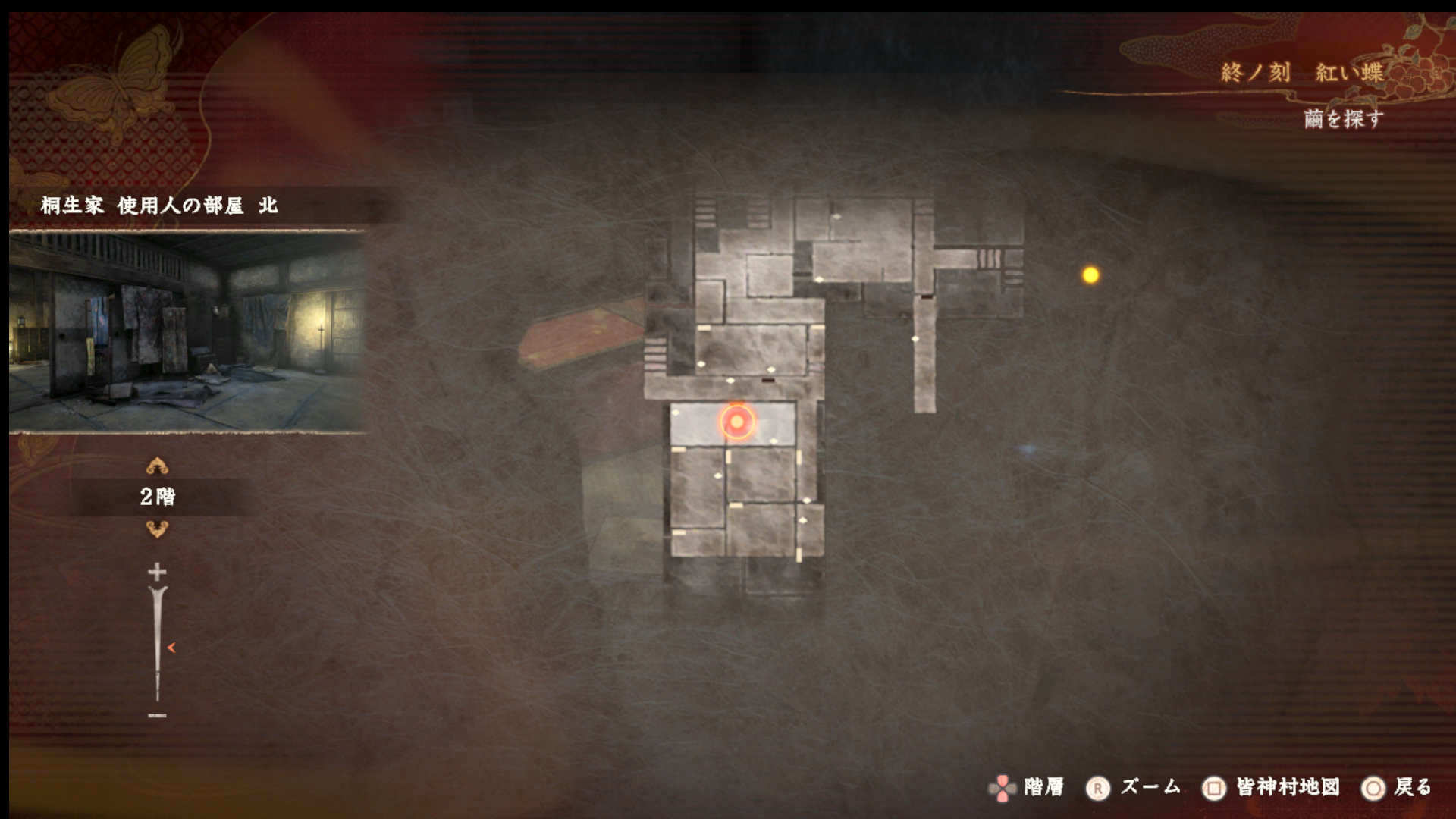Open the servant room preview thumbnail
Image resolution: width=1456 pixels, height=819 pixels.
click(187, 331)
